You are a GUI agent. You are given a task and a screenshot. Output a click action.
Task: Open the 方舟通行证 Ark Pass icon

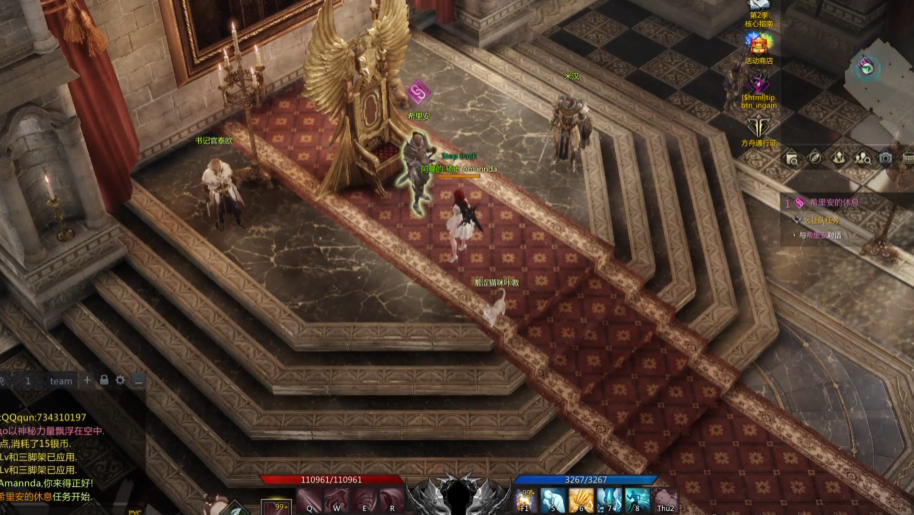pyautogui.click(x=758, y=126)
